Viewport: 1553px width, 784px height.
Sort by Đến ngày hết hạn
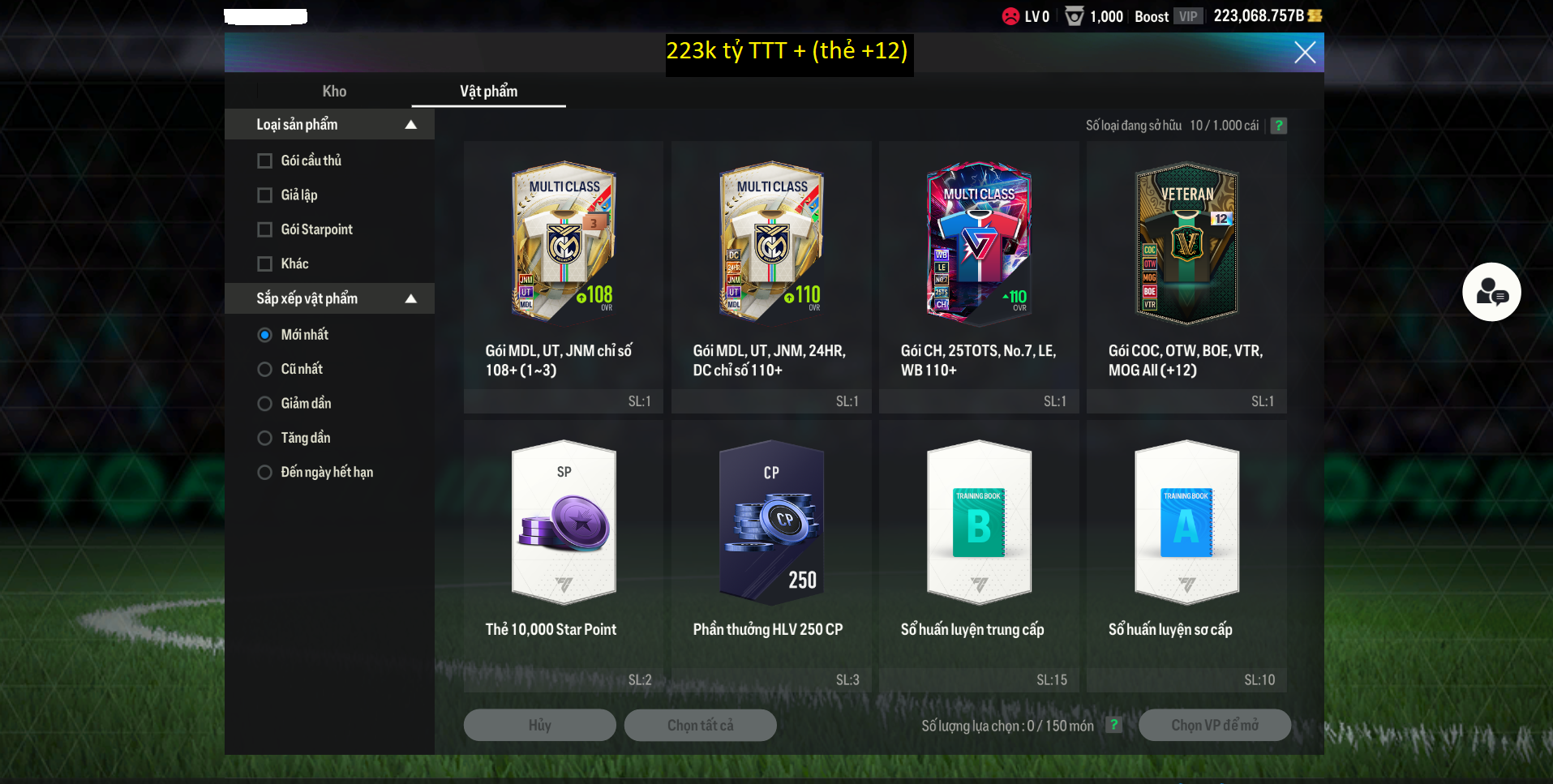(264, 473)
